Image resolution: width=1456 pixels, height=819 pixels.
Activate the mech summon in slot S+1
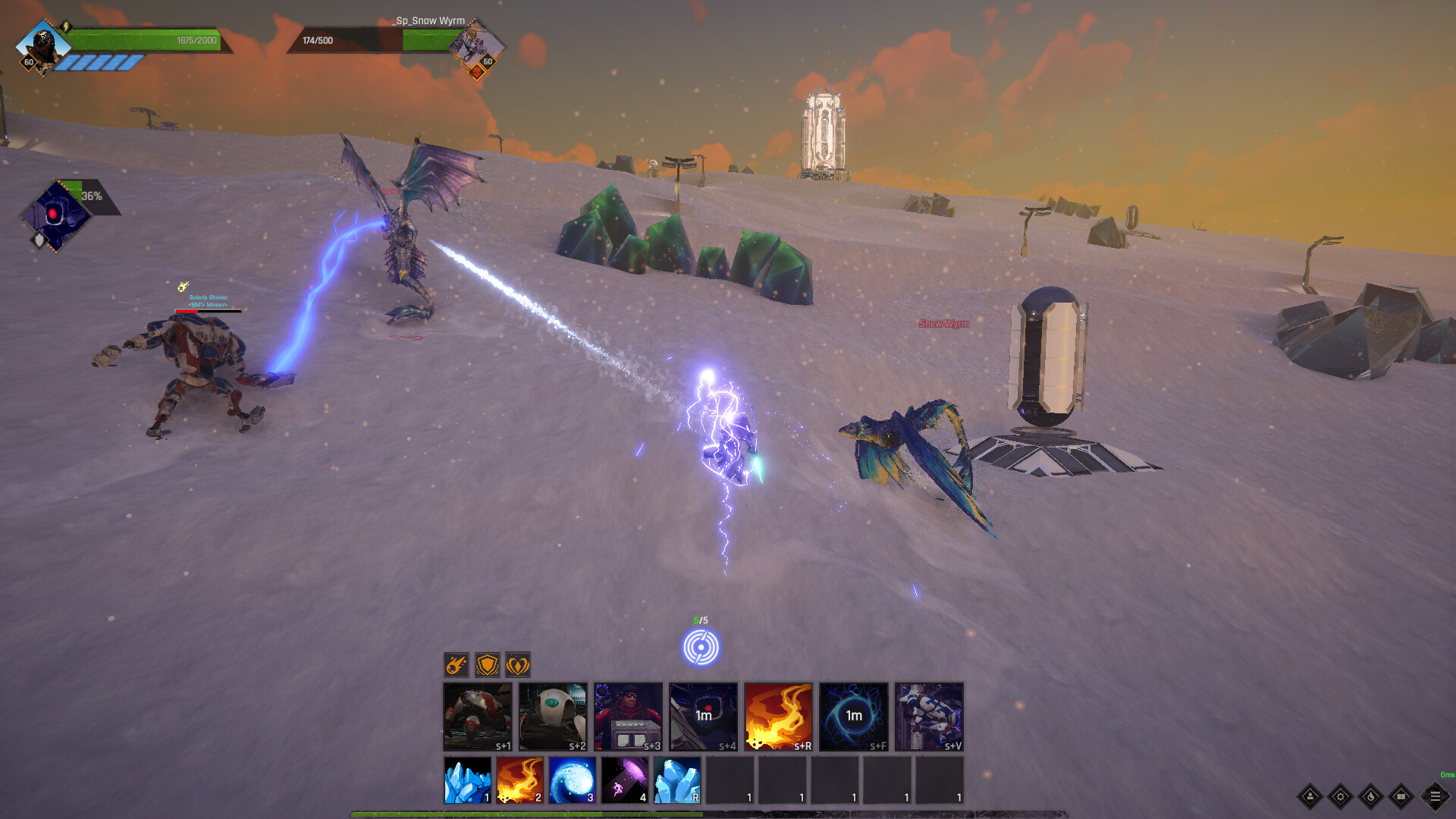475,715
